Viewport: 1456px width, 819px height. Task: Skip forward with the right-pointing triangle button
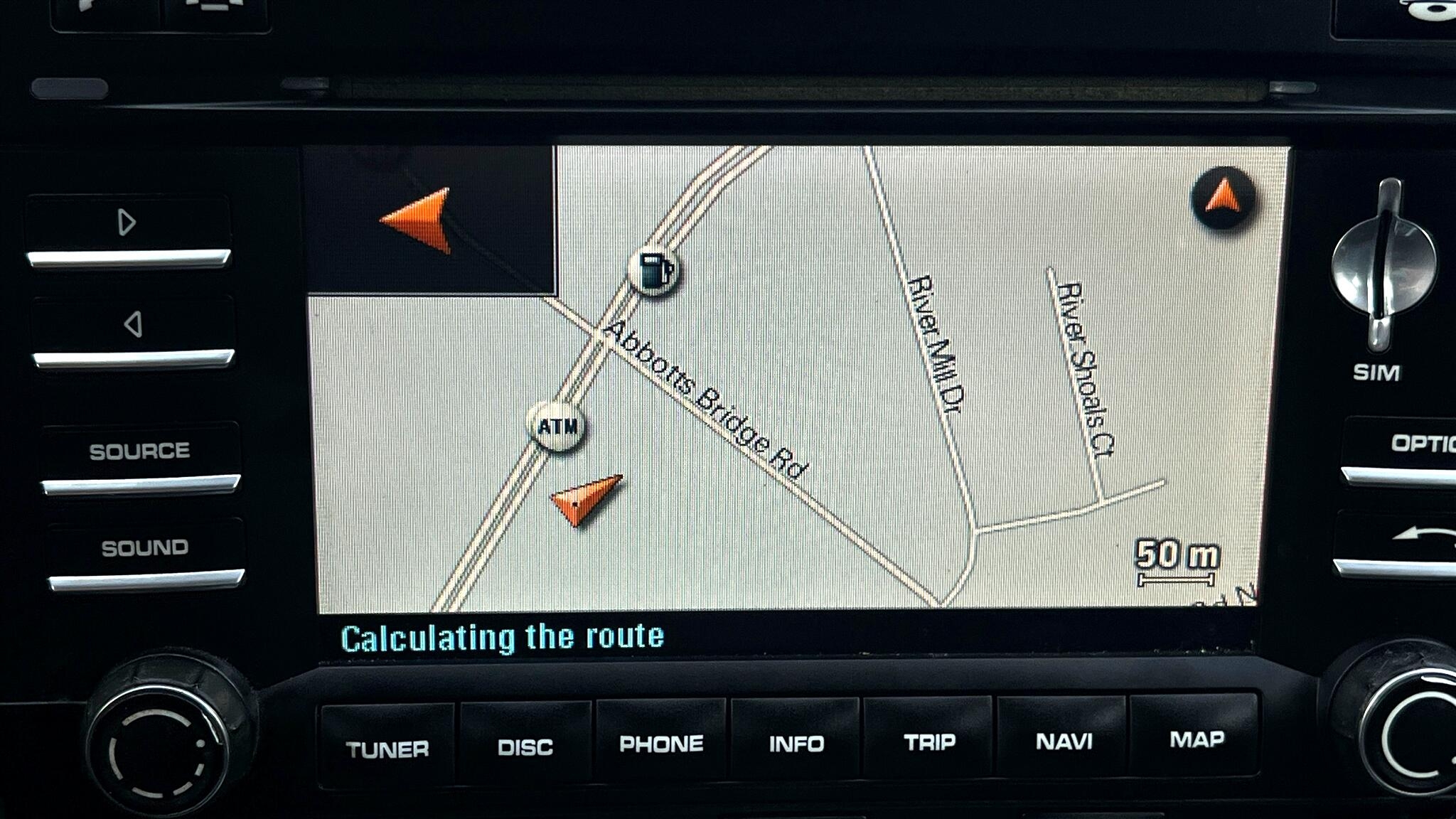tap(127, 223)
